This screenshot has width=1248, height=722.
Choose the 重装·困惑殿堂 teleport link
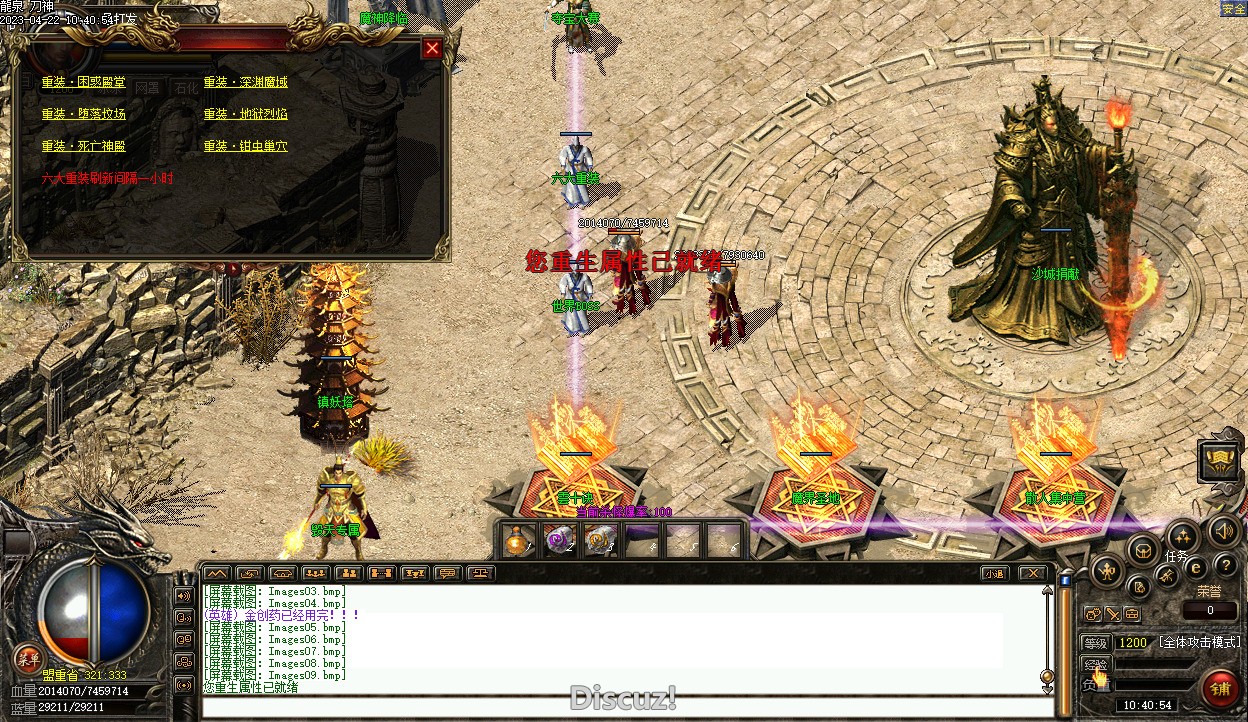click(x=84, y=82)
